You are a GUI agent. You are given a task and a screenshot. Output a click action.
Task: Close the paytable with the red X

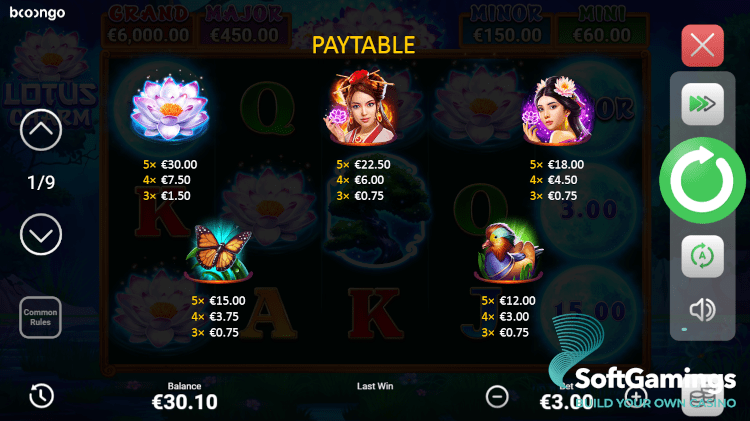tap(702, 46)
